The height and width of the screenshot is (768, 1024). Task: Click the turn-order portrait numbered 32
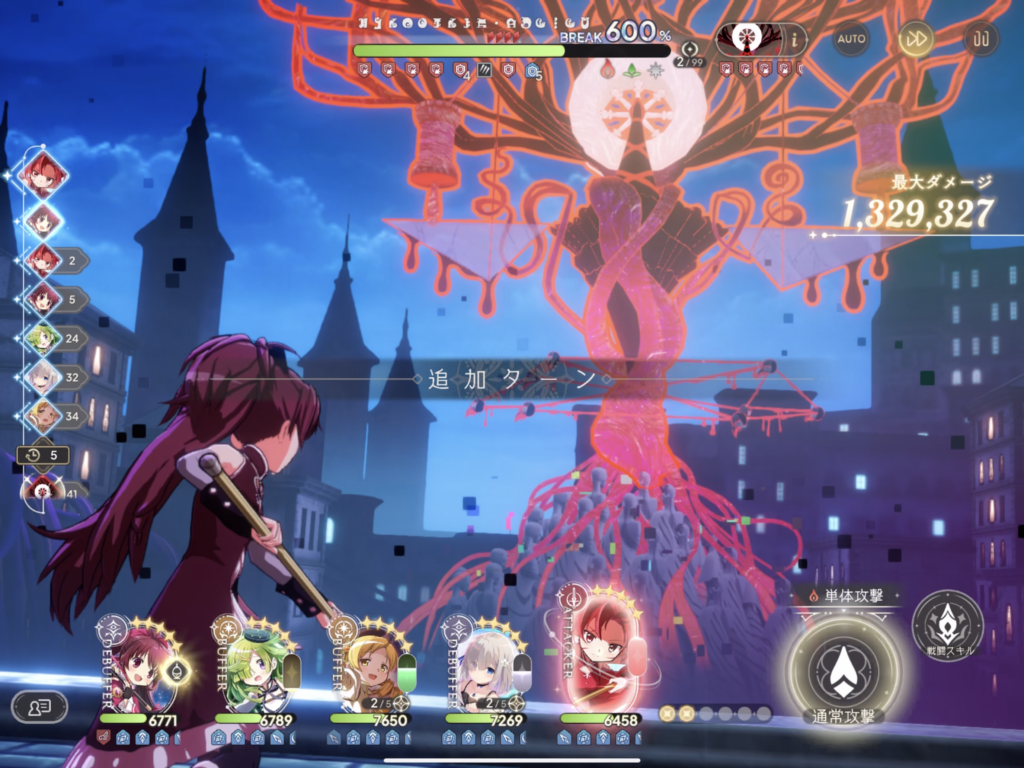click(x=43, y=378)
